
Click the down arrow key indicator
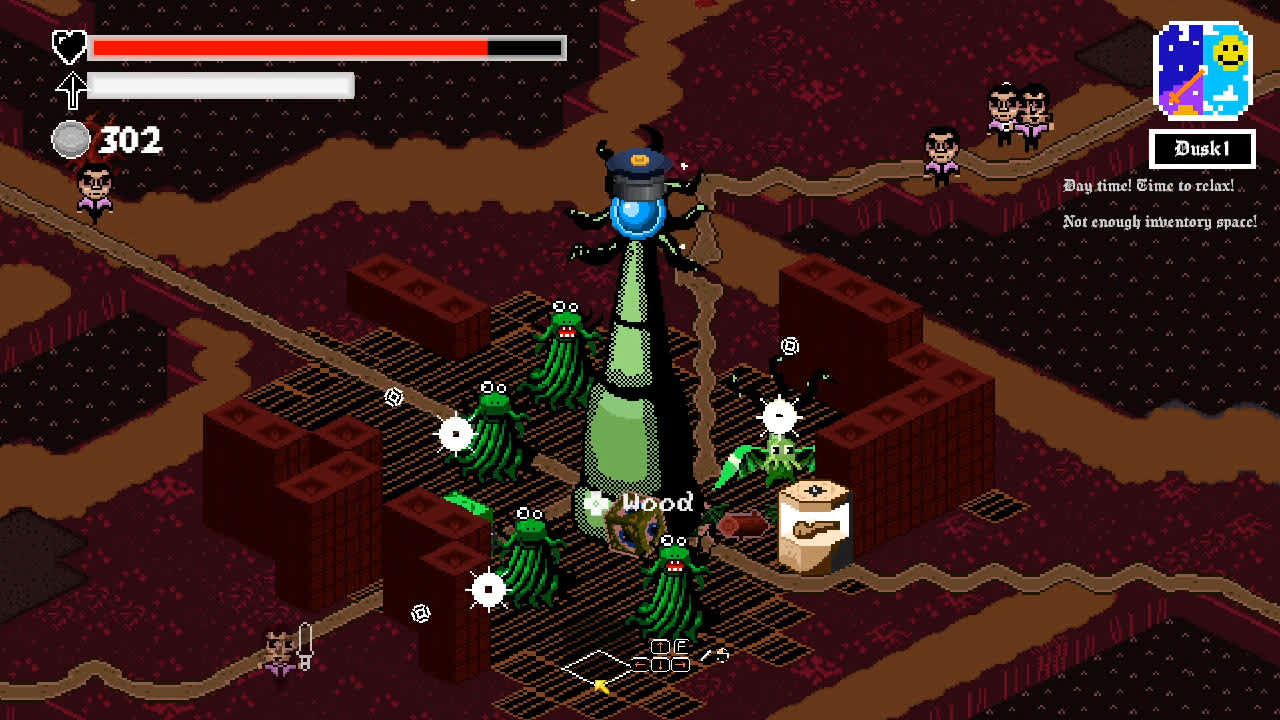[660, 665]
